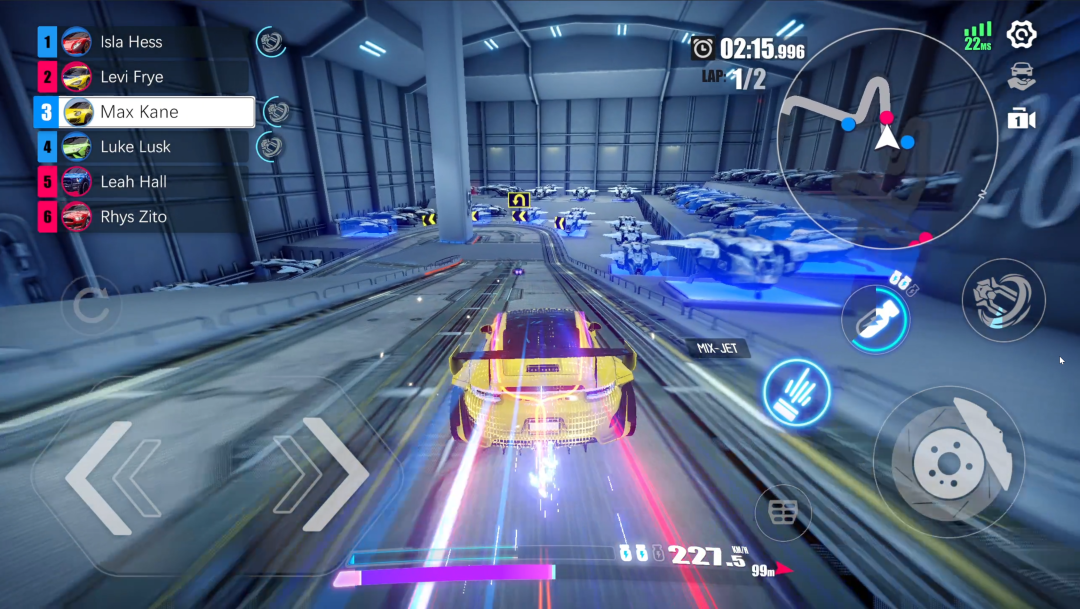Click the circular track minimap
The width and height of the screenshot is (1080, 609).
click(886, 137)
